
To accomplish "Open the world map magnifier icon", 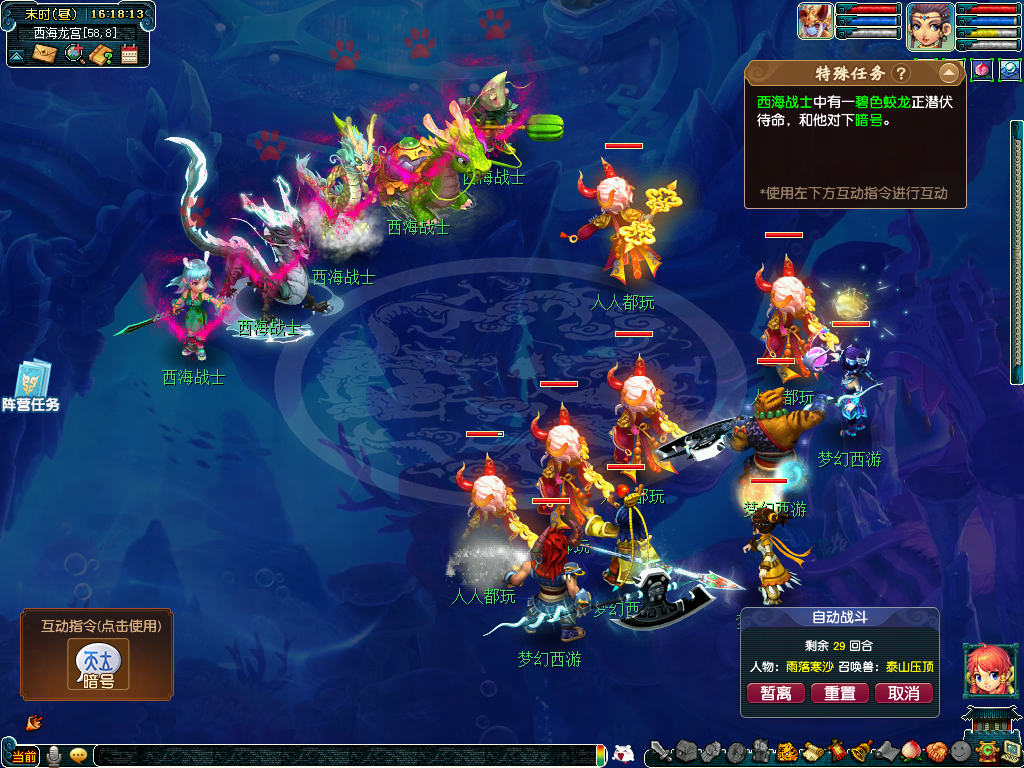I will click(73, 54).
